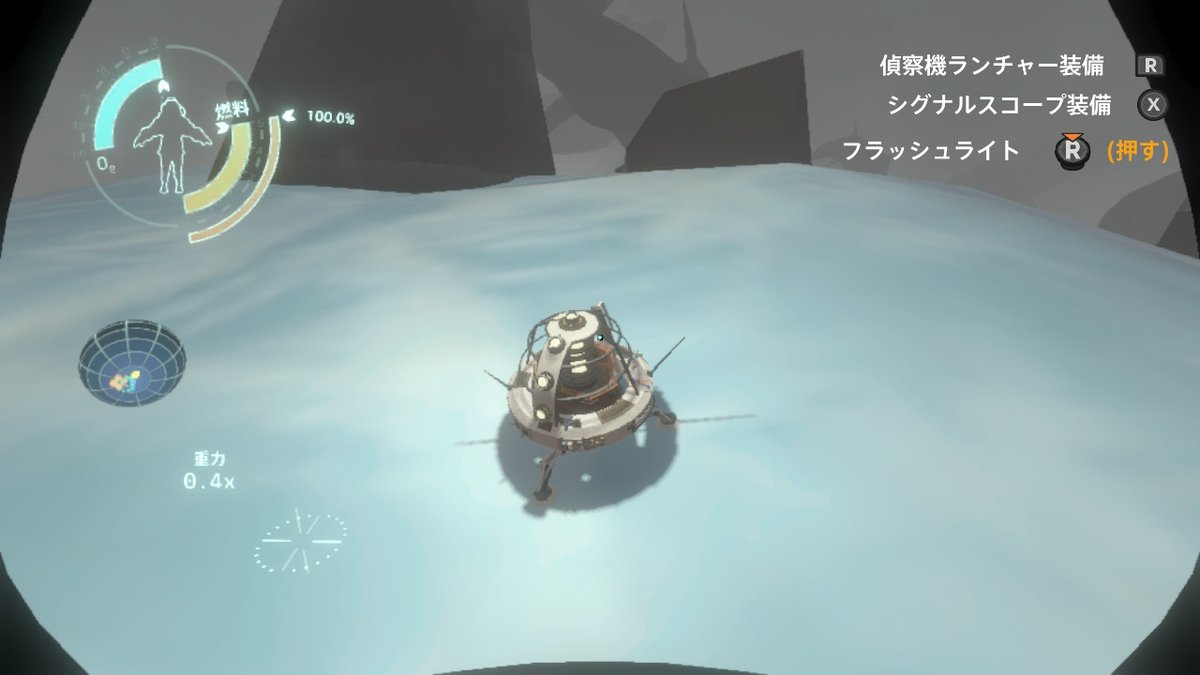Click the dashed circular thruster indicator
Image resolution: width=1200 pixels, height=675 pixels.
click(299, 540)
